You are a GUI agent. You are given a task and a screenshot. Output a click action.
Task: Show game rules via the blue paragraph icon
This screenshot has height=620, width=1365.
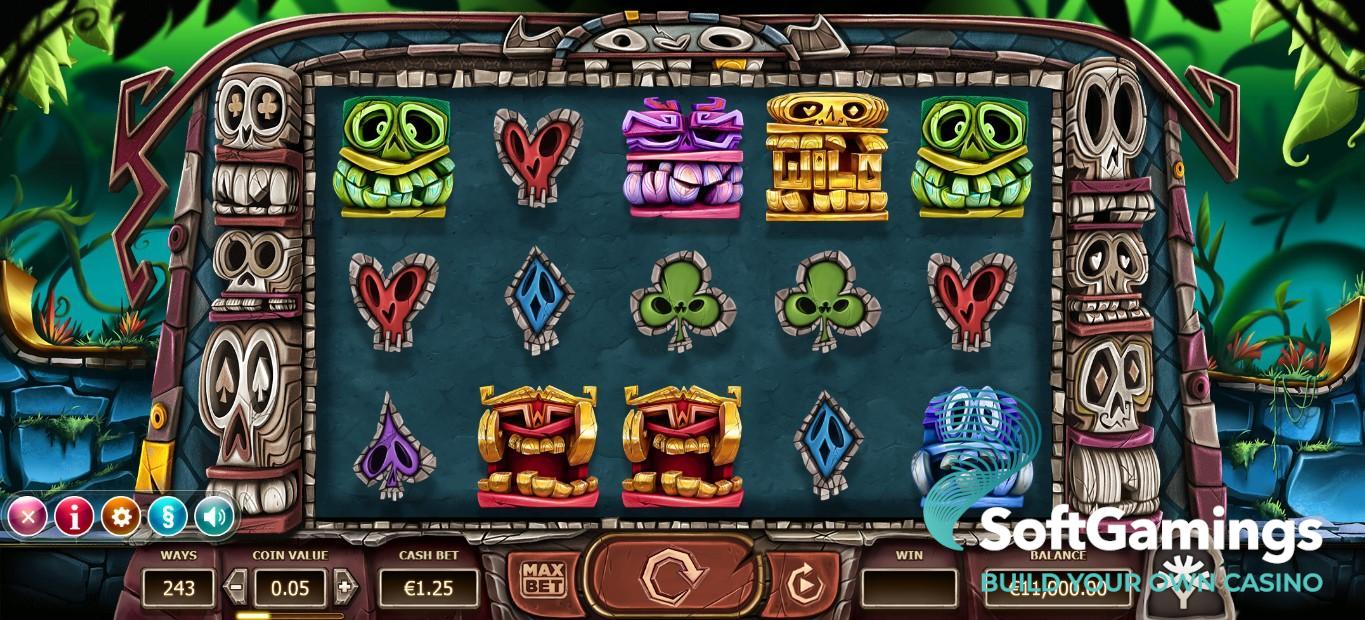click(167, 516)
